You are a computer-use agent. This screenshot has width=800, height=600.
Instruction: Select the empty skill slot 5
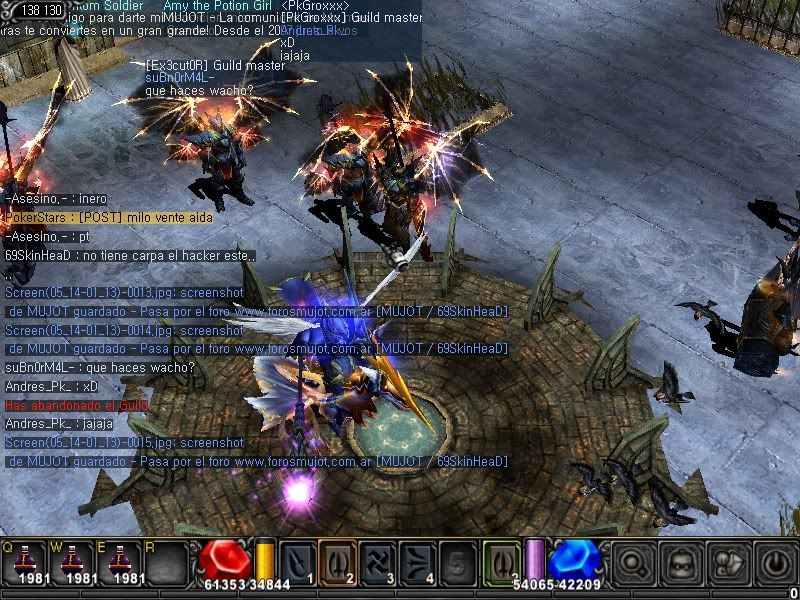457,562
